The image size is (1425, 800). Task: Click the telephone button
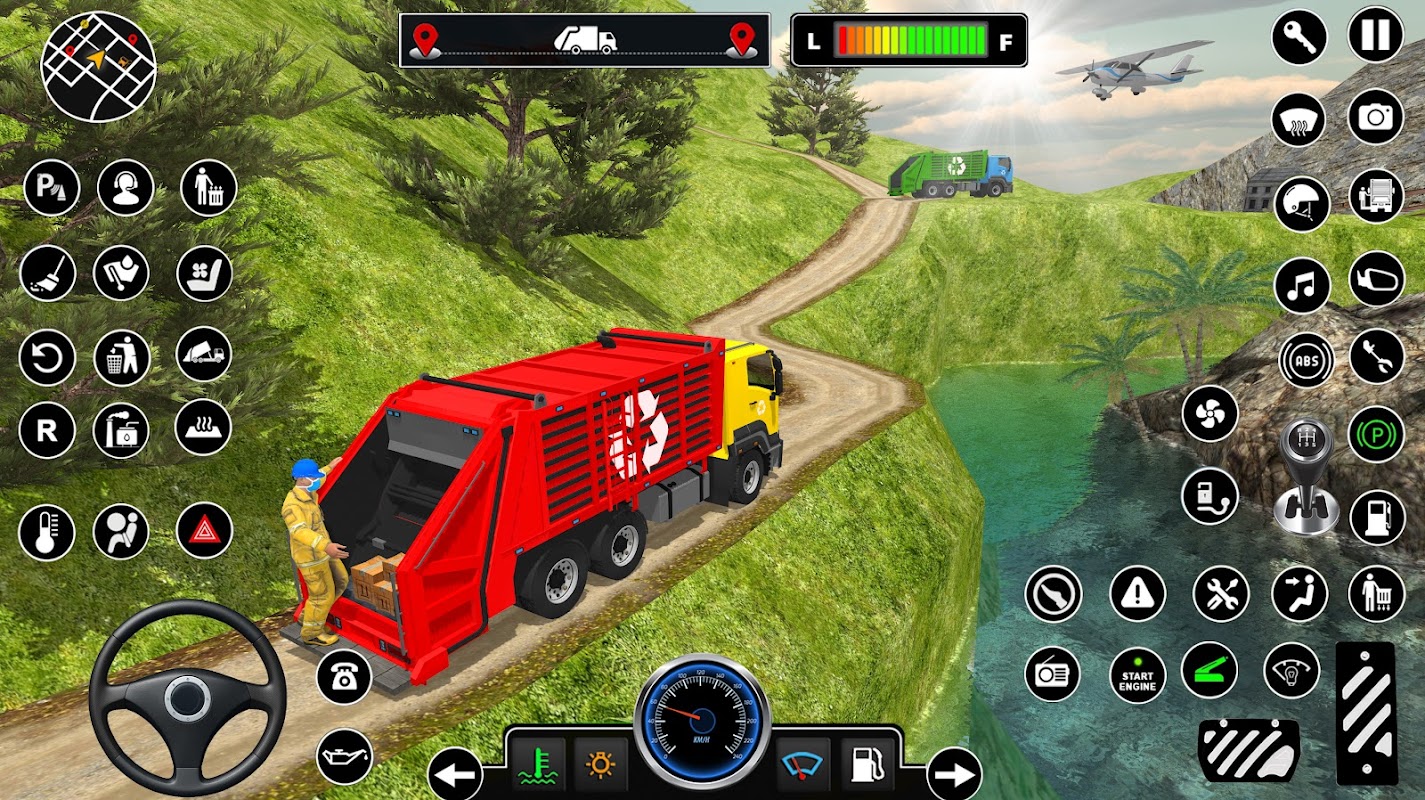[x=344, y=677]
